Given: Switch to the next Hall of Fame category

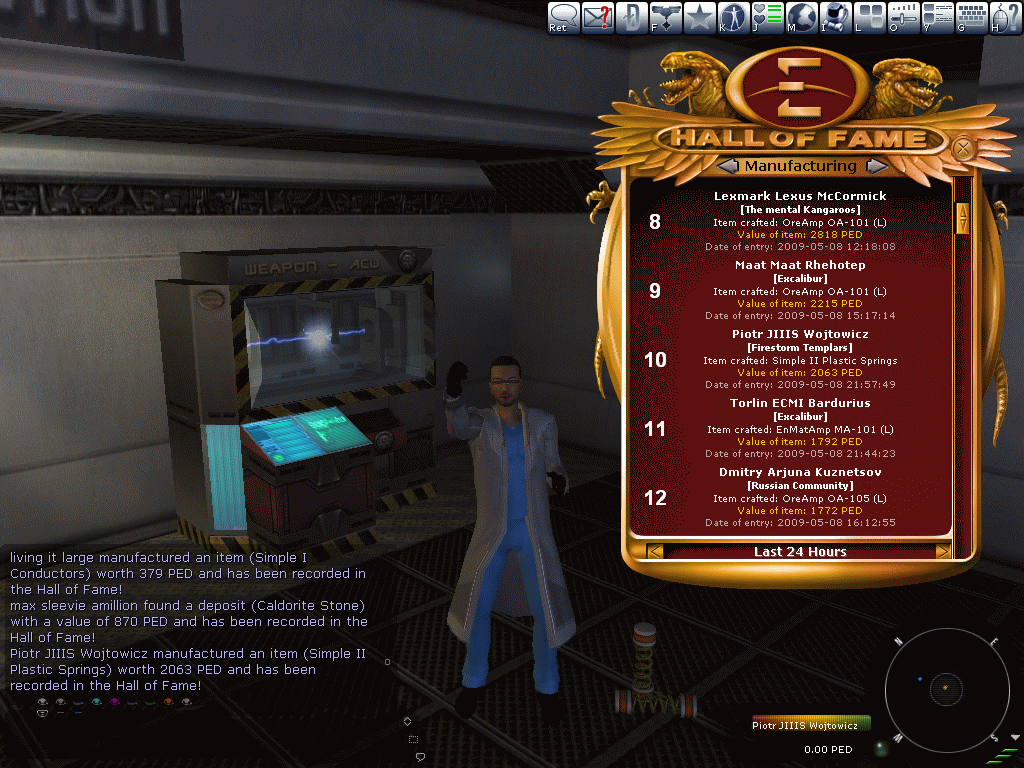Looking at the screenshot, I should click(x=874, y=166).
